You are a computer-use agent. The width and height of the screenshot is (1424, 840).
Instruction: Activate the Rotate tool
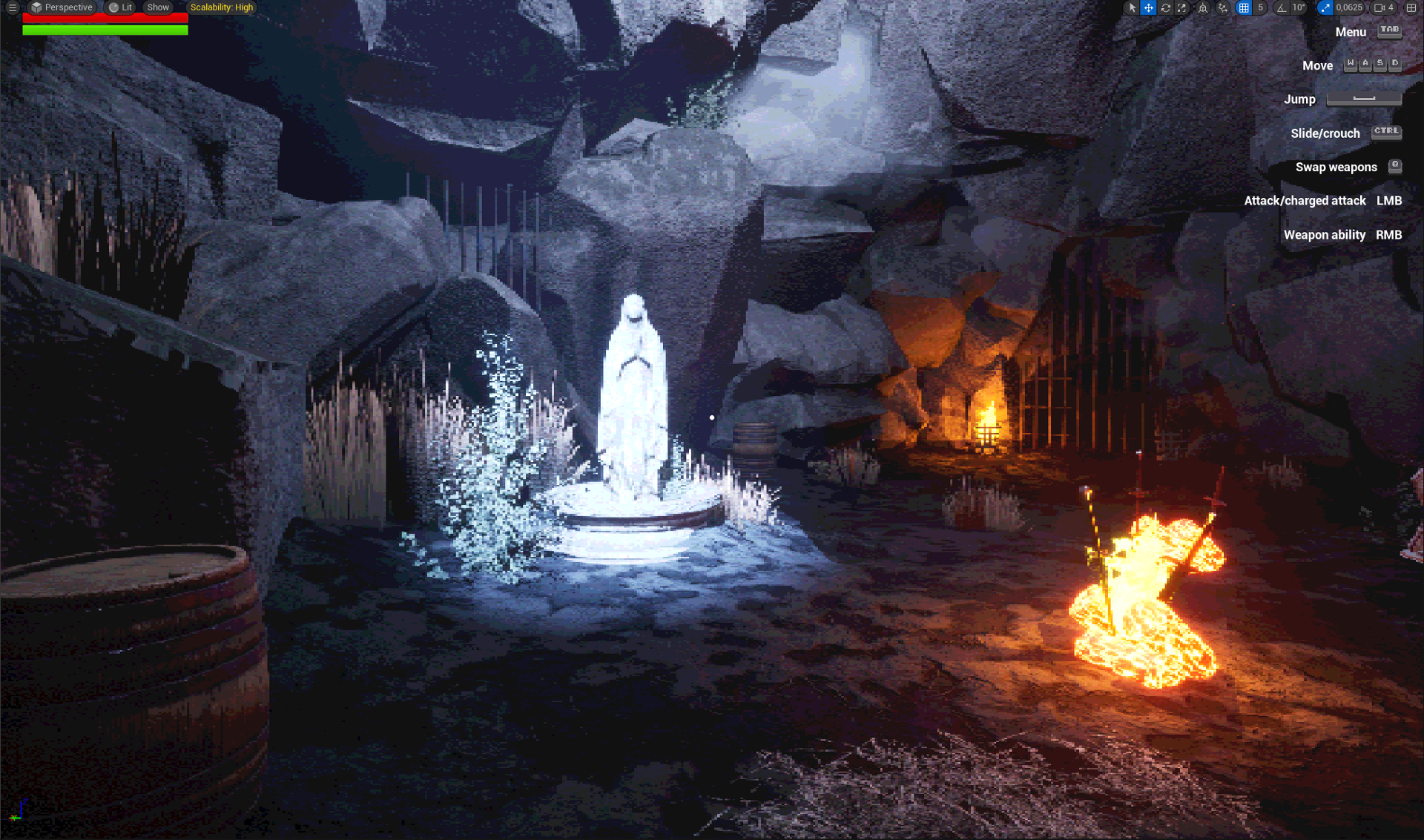pyautogui.click(x=1165, y=7)
